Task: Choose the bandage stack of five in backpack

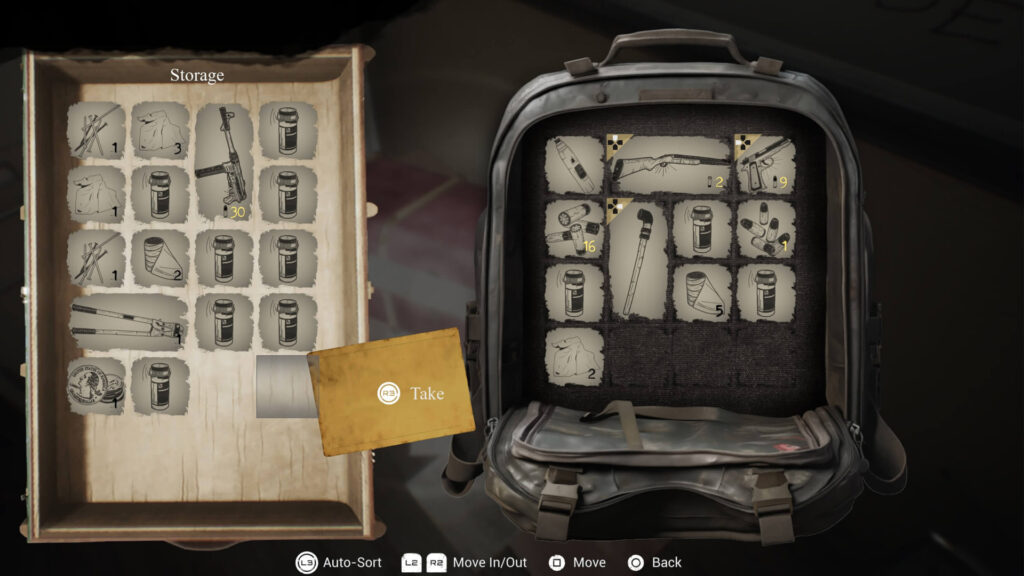Action: tap(702, 292)
